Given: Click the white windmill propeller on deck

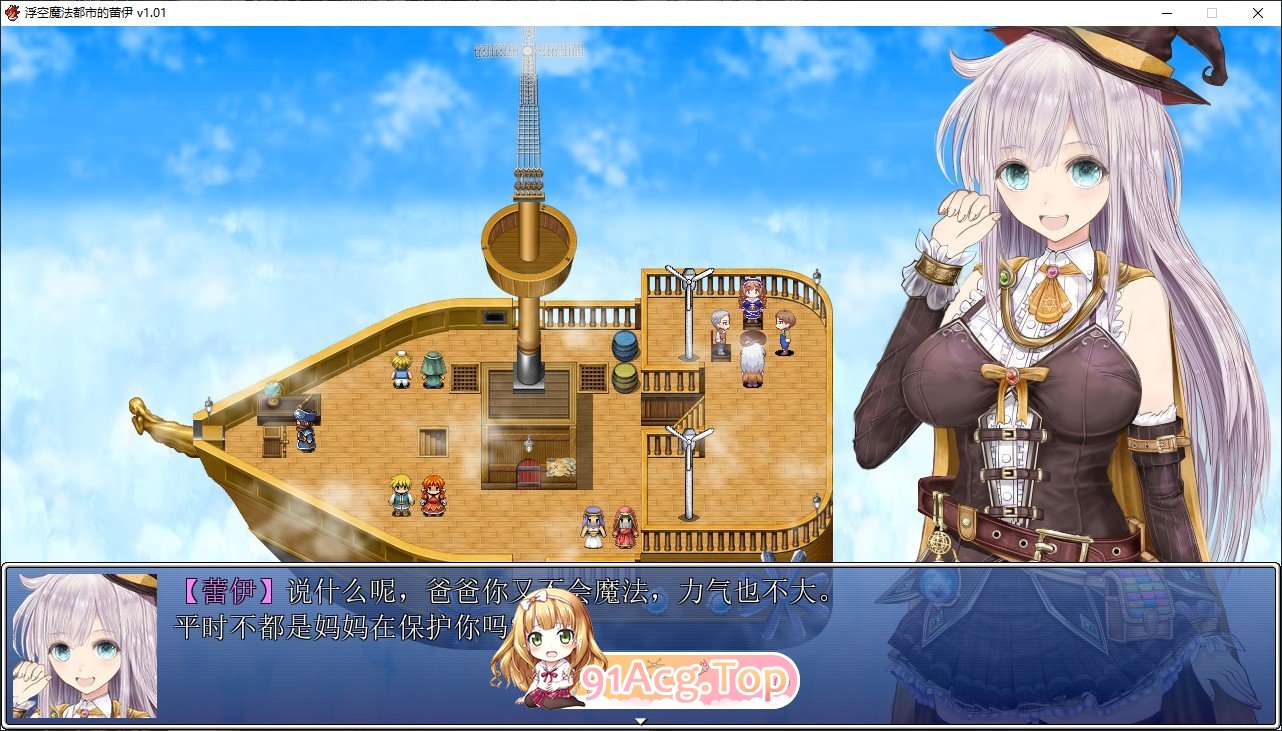Looking at the screenshot, I should click(687, 280).
